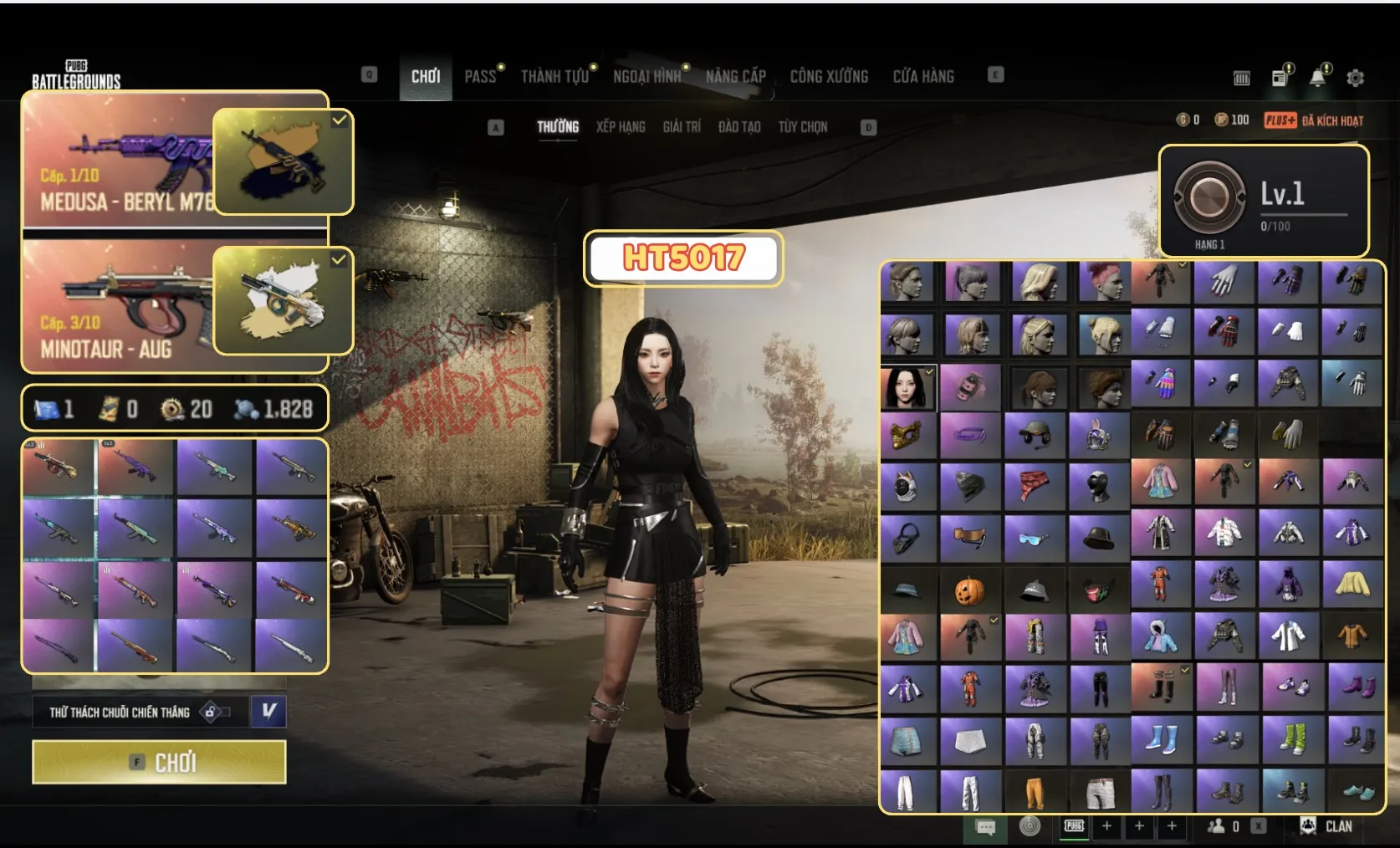1400x848 pixels.
Task: Pick the pumpkin mask item
Action: (969, 592)
